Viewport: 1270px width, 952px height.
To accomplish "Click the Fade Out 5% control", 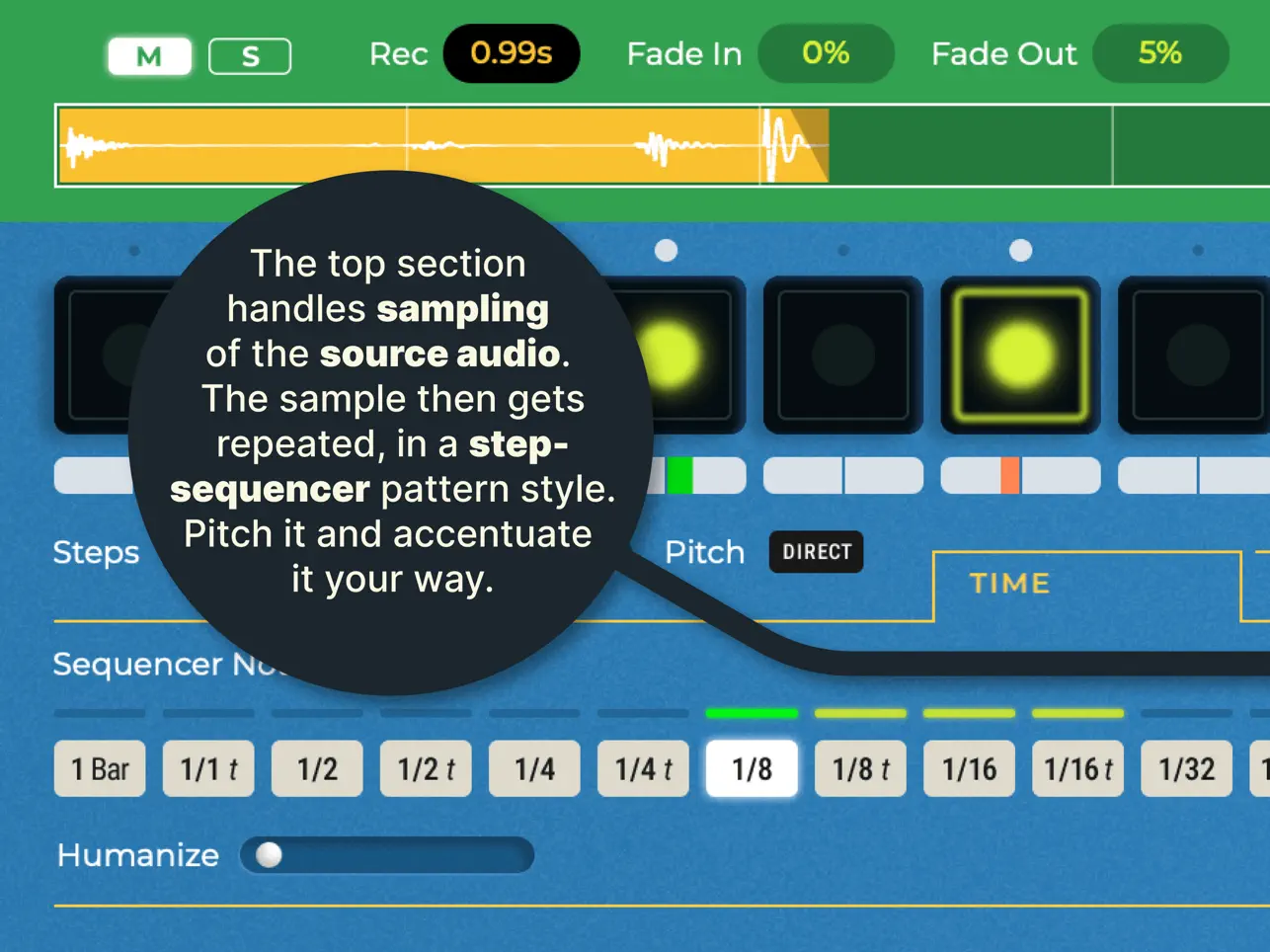I will tap(1160, 54).
